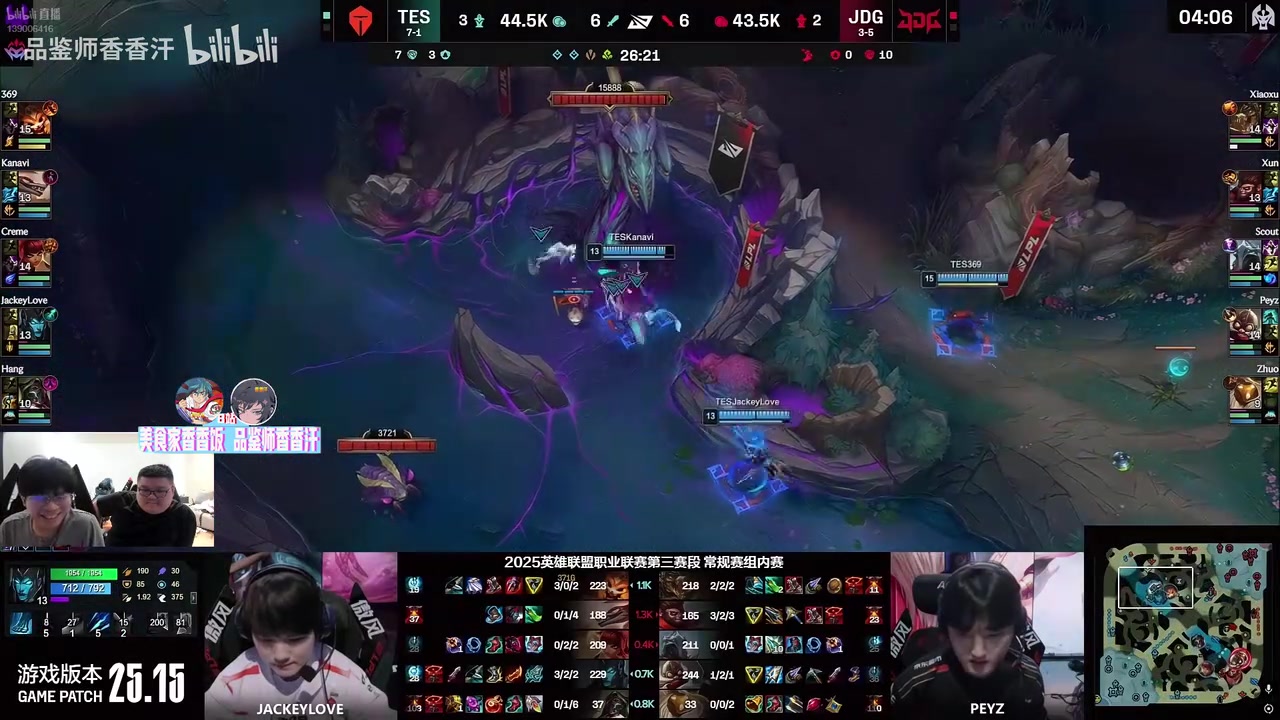Toggle the ultimate indicator on Kanavi's sidebar portrait
The height and width of the screenshot is (720, 1280).
tap(50, 177)
